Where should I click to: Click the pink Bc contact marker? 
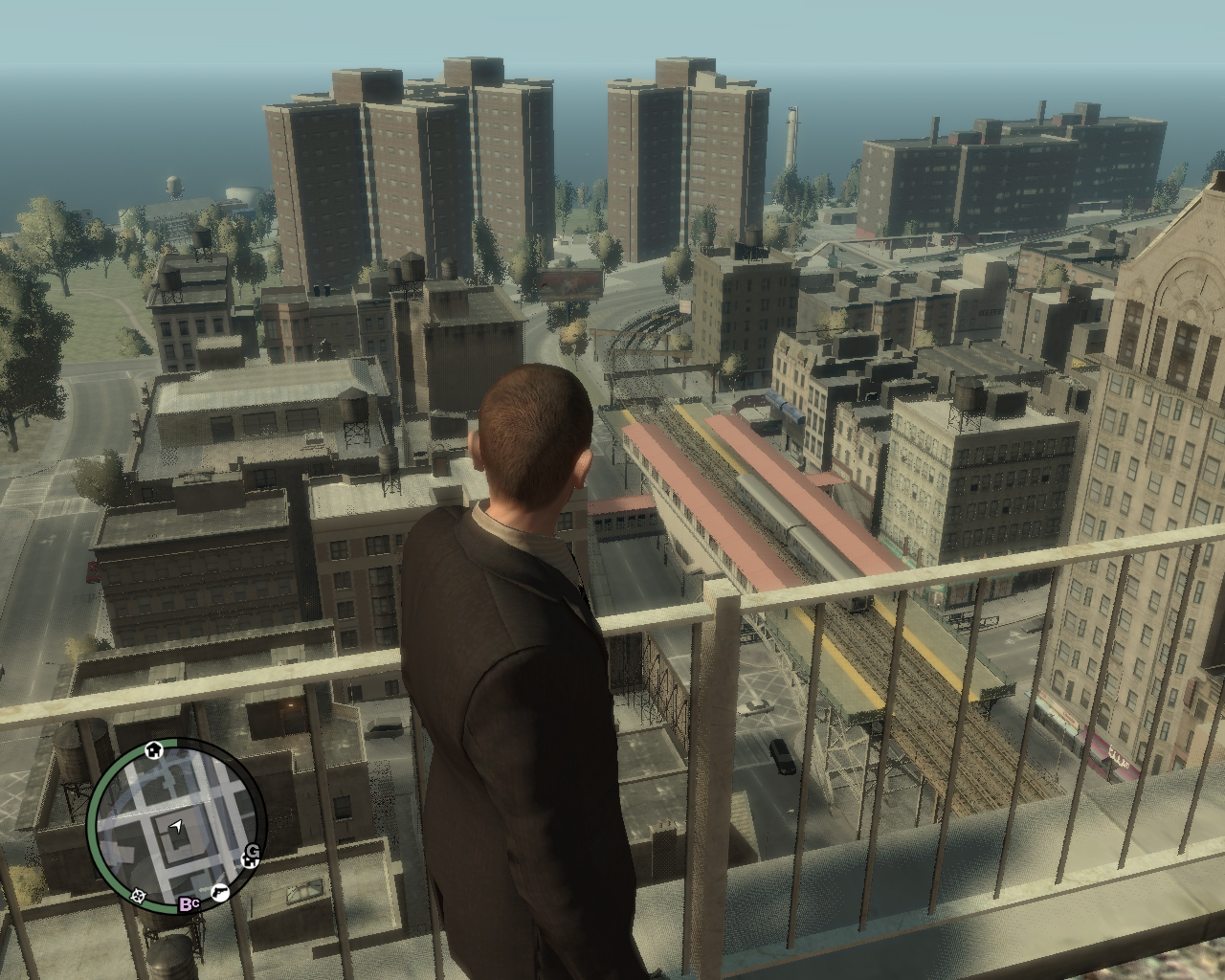189,903
